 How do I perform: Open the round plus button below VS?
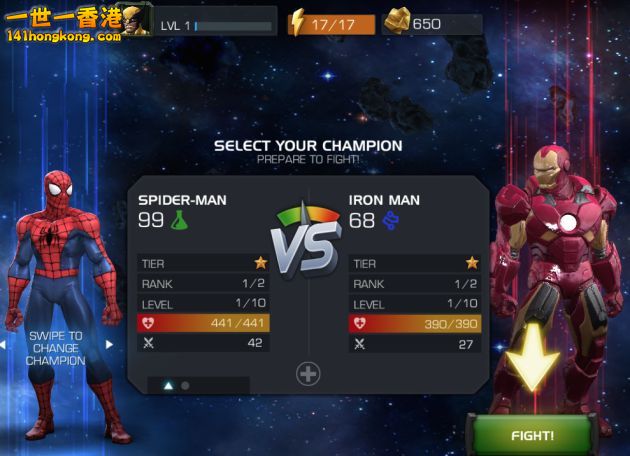click(308, 374)
